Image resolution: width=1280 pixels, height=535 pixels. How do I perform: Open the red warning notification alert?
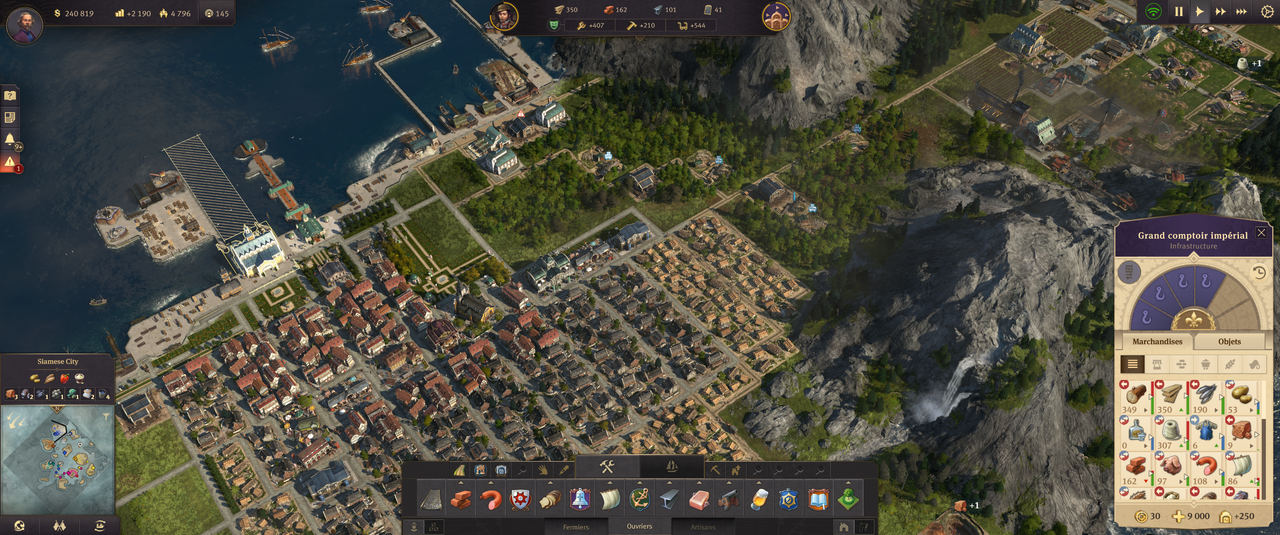click(10, 161)
